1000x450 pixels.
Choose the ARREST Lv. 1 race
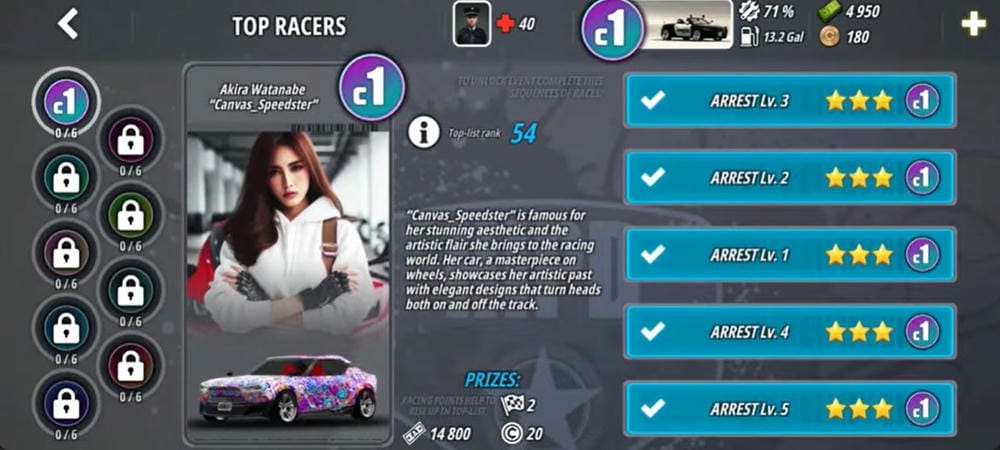[789, 254]
